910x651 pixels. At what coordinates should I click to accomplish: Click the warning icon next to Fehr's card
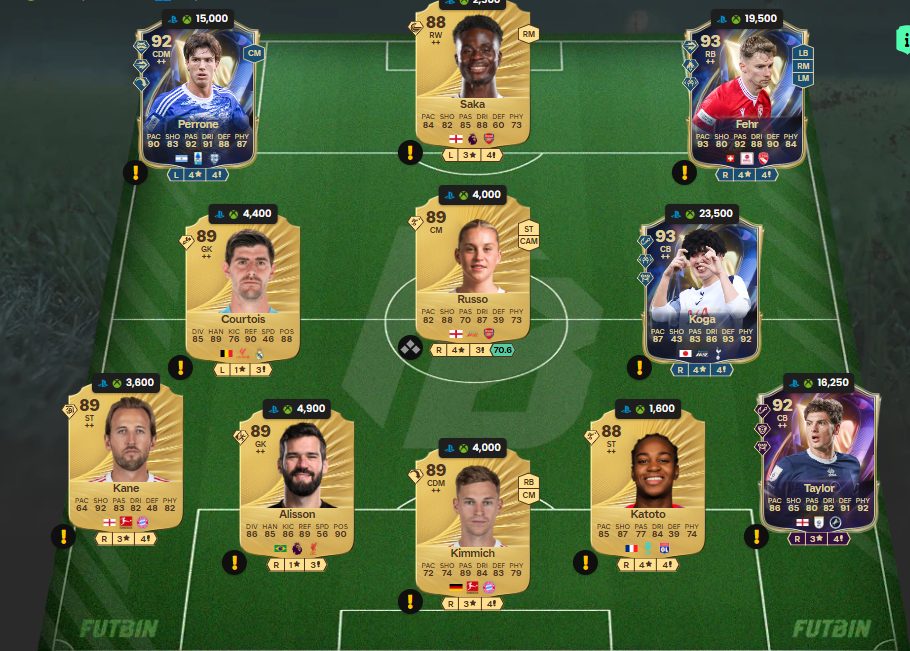pos(684,172)
